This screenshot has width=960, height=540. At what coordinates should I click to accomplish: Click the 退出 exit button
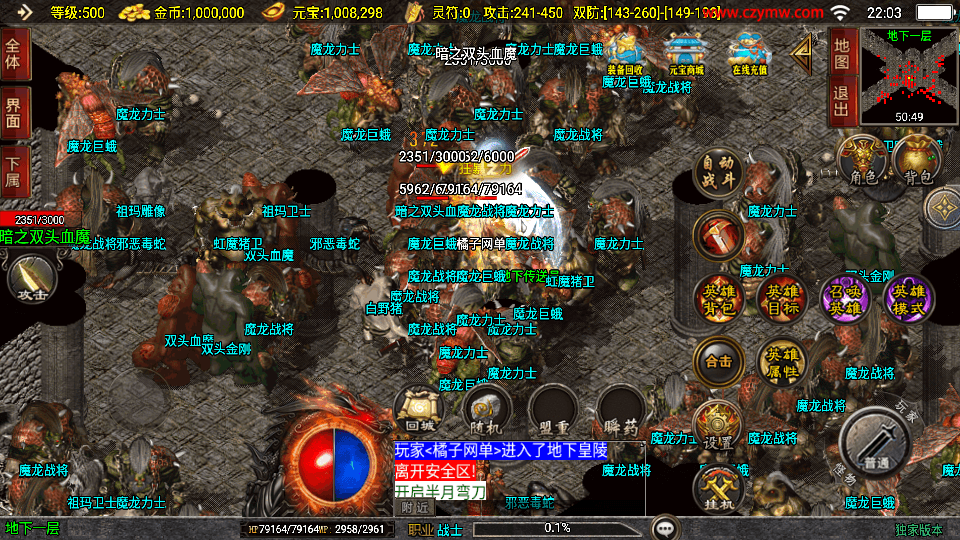click(x=842, y=101)
